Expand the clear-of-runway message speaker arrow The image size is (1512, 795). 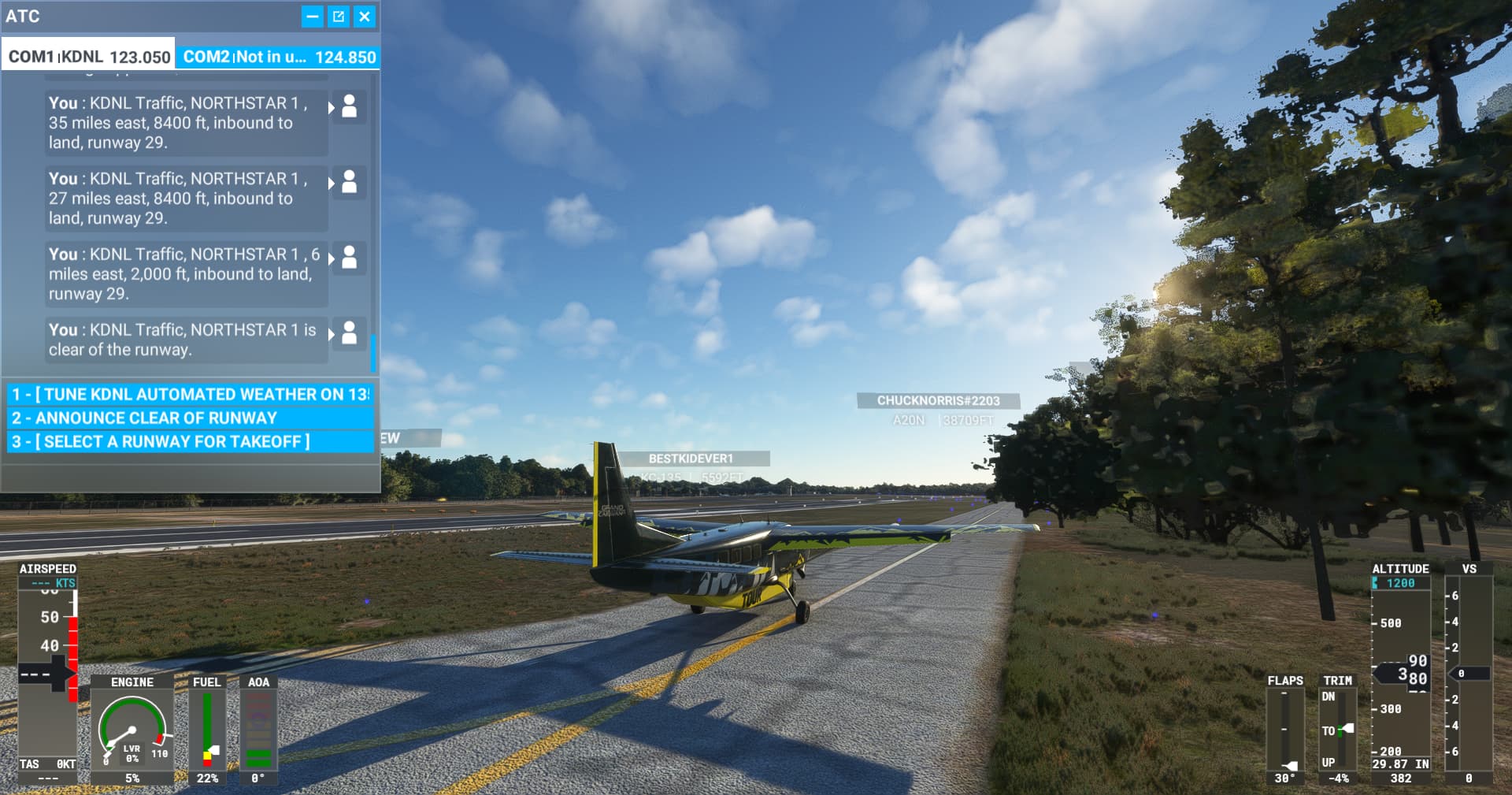coord(332,335)
